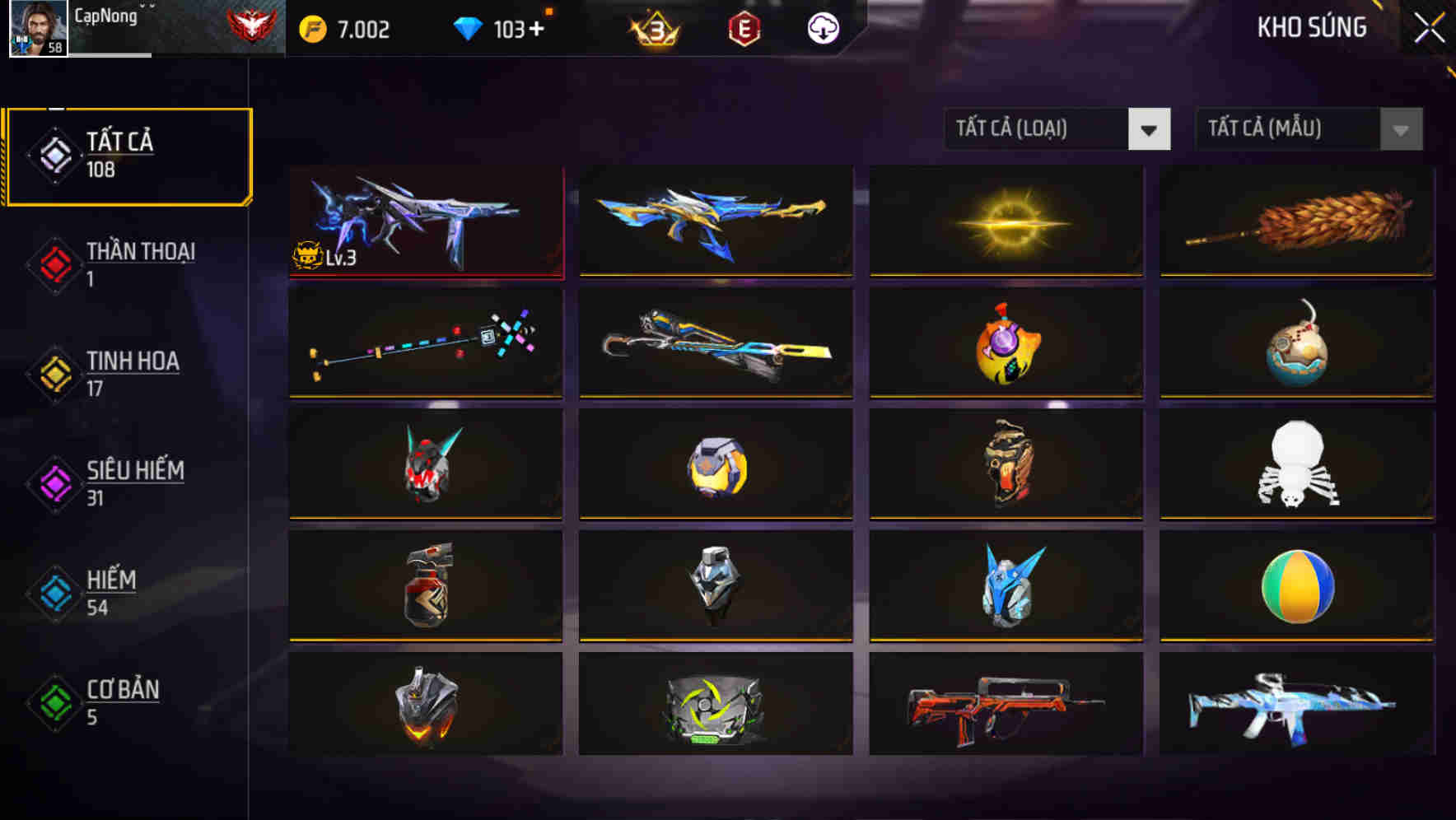The height and width of the screenshot is (820, 1456).
Task: Click the diamond balance icon
Action: coord(469,27)
